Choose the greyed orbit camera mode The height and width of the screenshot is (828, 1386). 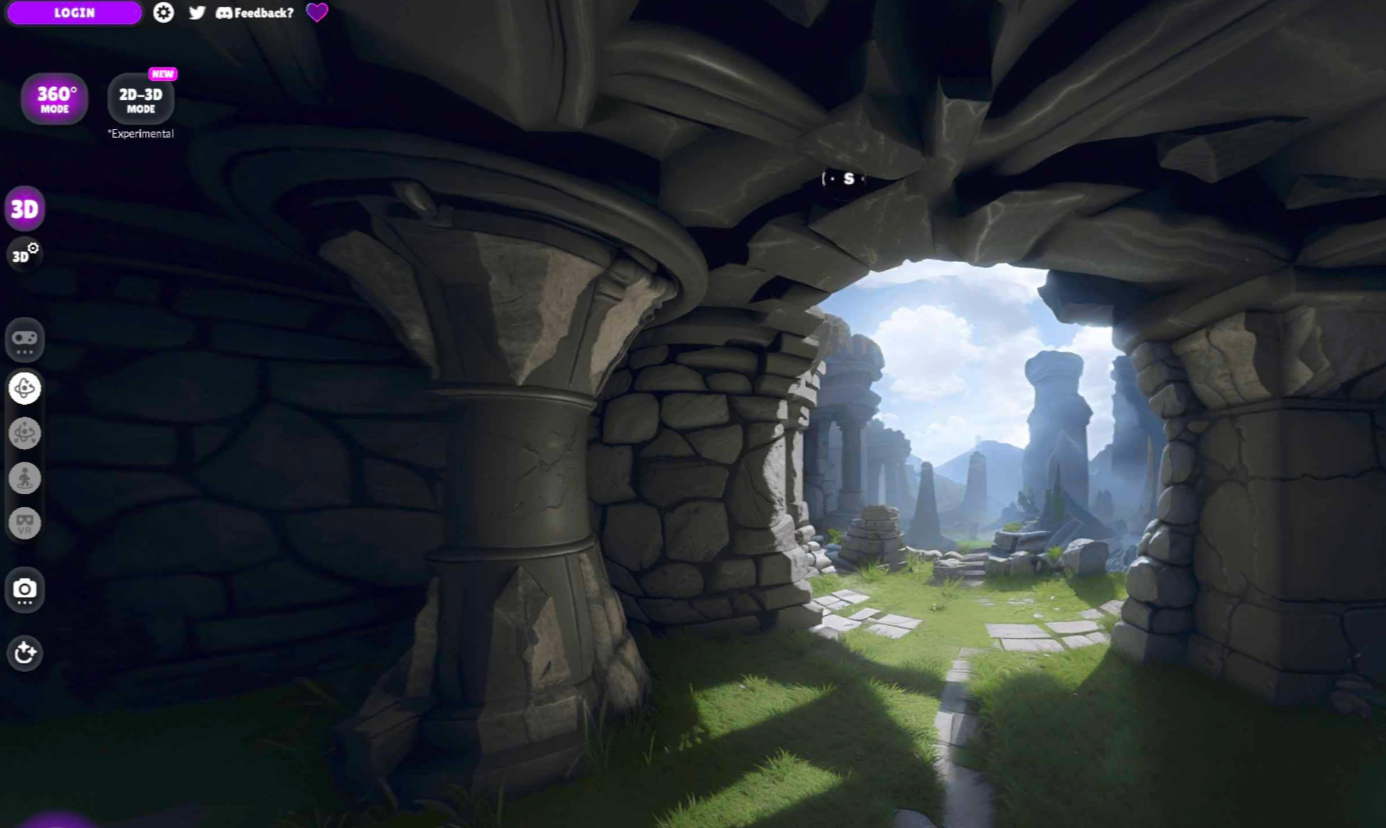point(25,433)
